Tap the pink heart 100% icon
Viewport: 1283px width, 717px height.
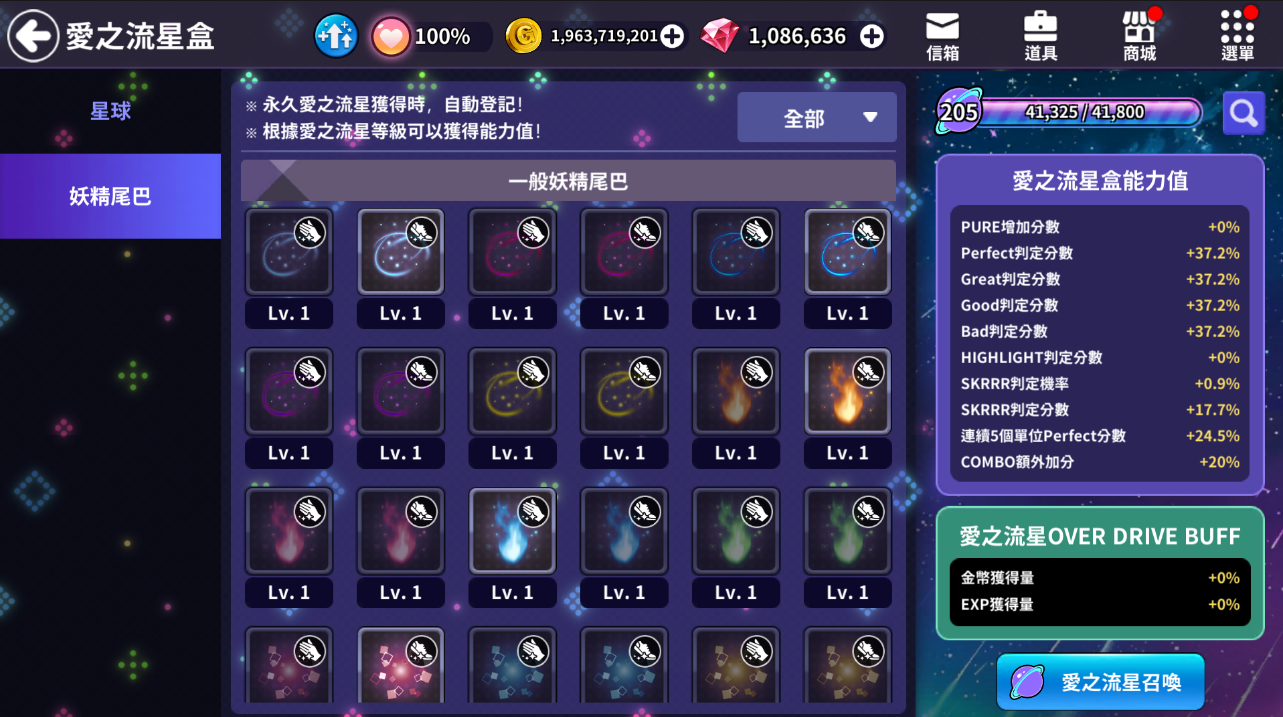(391, 37)
